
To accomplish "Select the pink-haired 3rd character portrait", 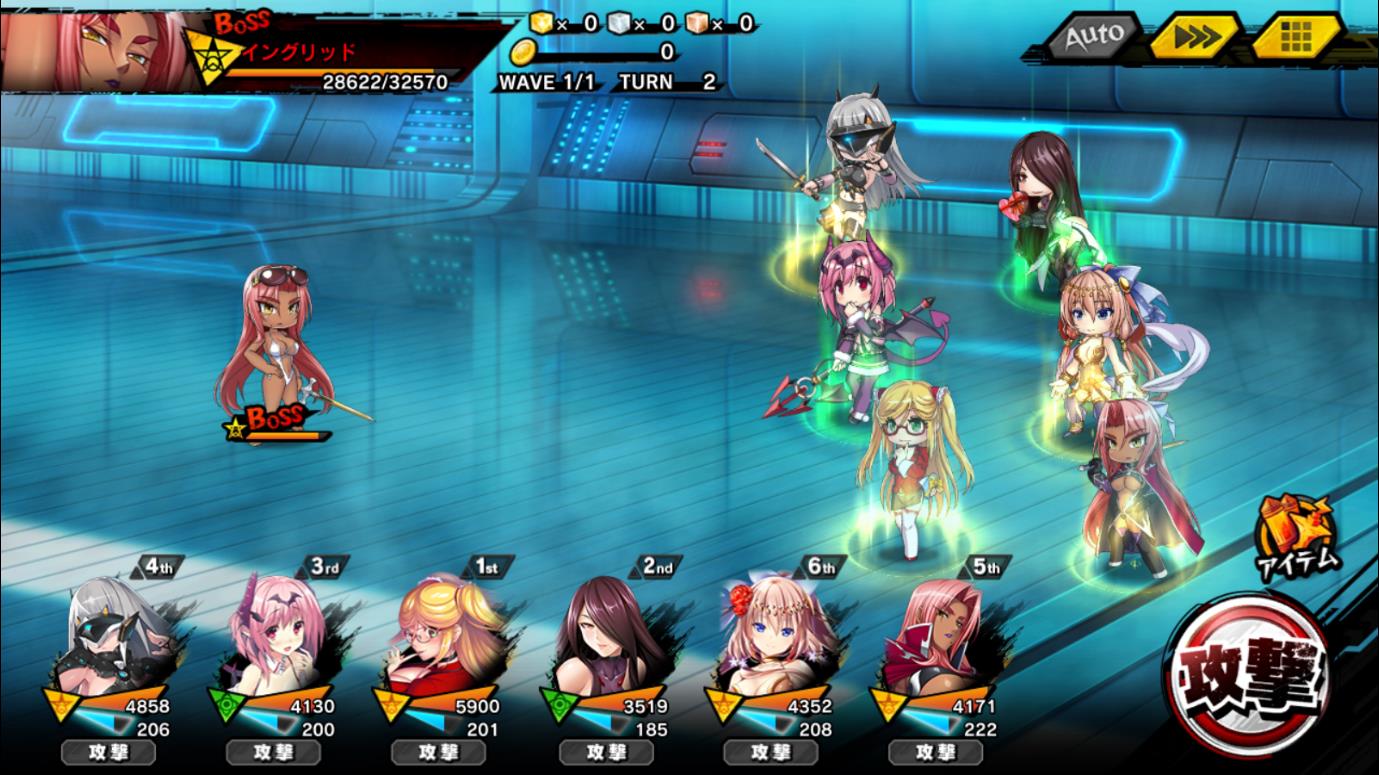I will coord(277,635).
